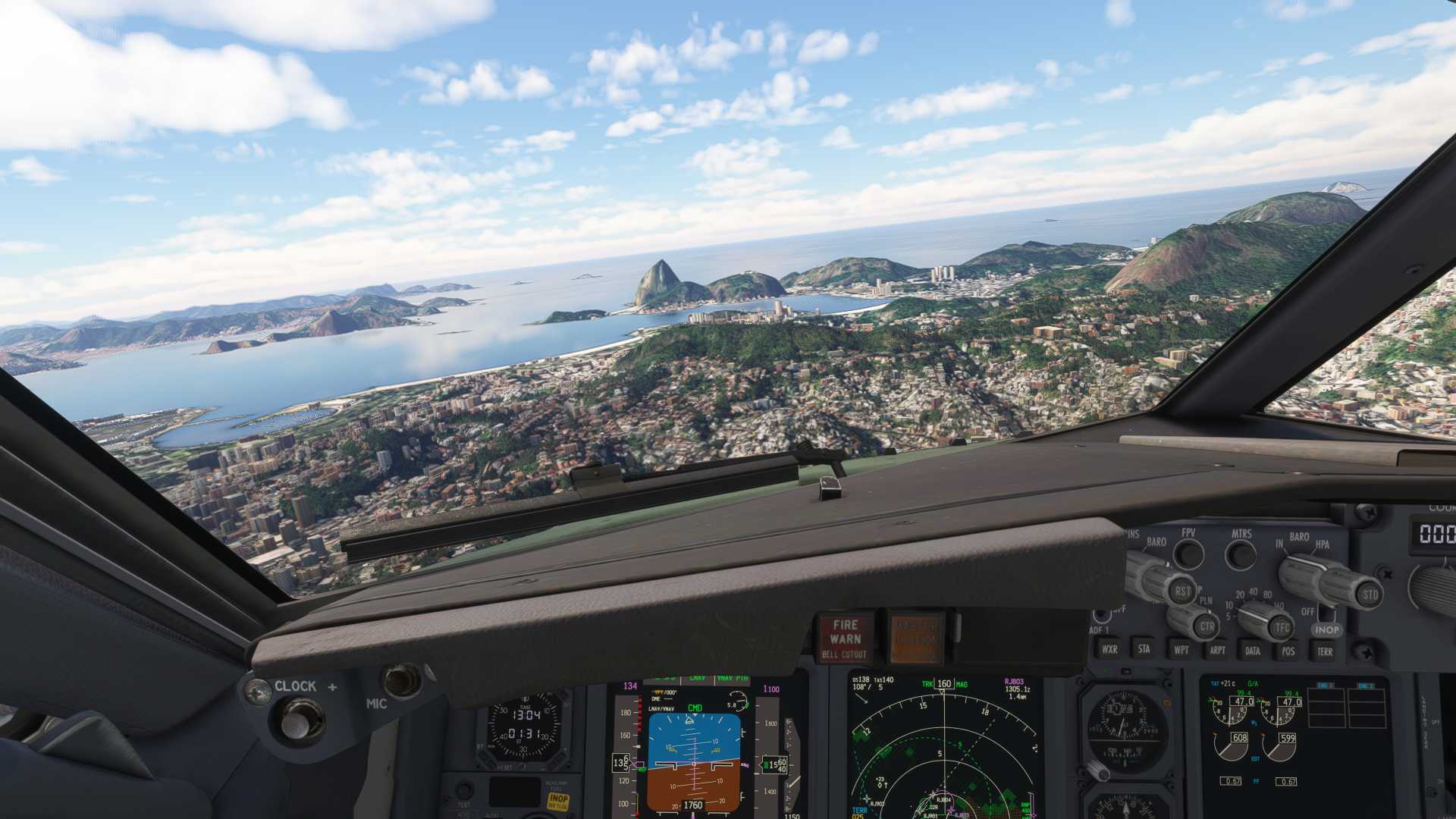Viewport: 1456px width, 819px height.
Task: Toggle the CTR centered map mode
Action: [x=1208, y=626]
